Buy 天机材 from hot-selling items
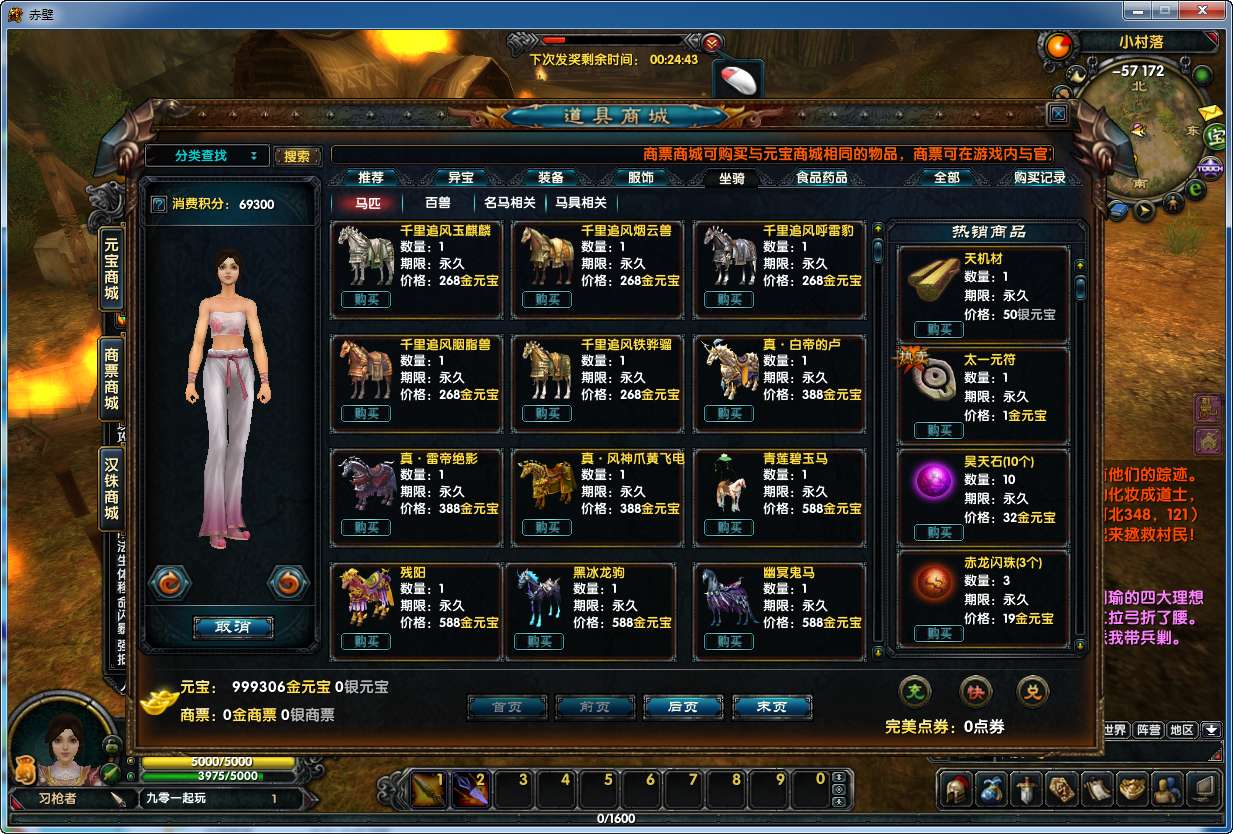The height and width of the screenshot is (834, 1233). pos(939,330)
